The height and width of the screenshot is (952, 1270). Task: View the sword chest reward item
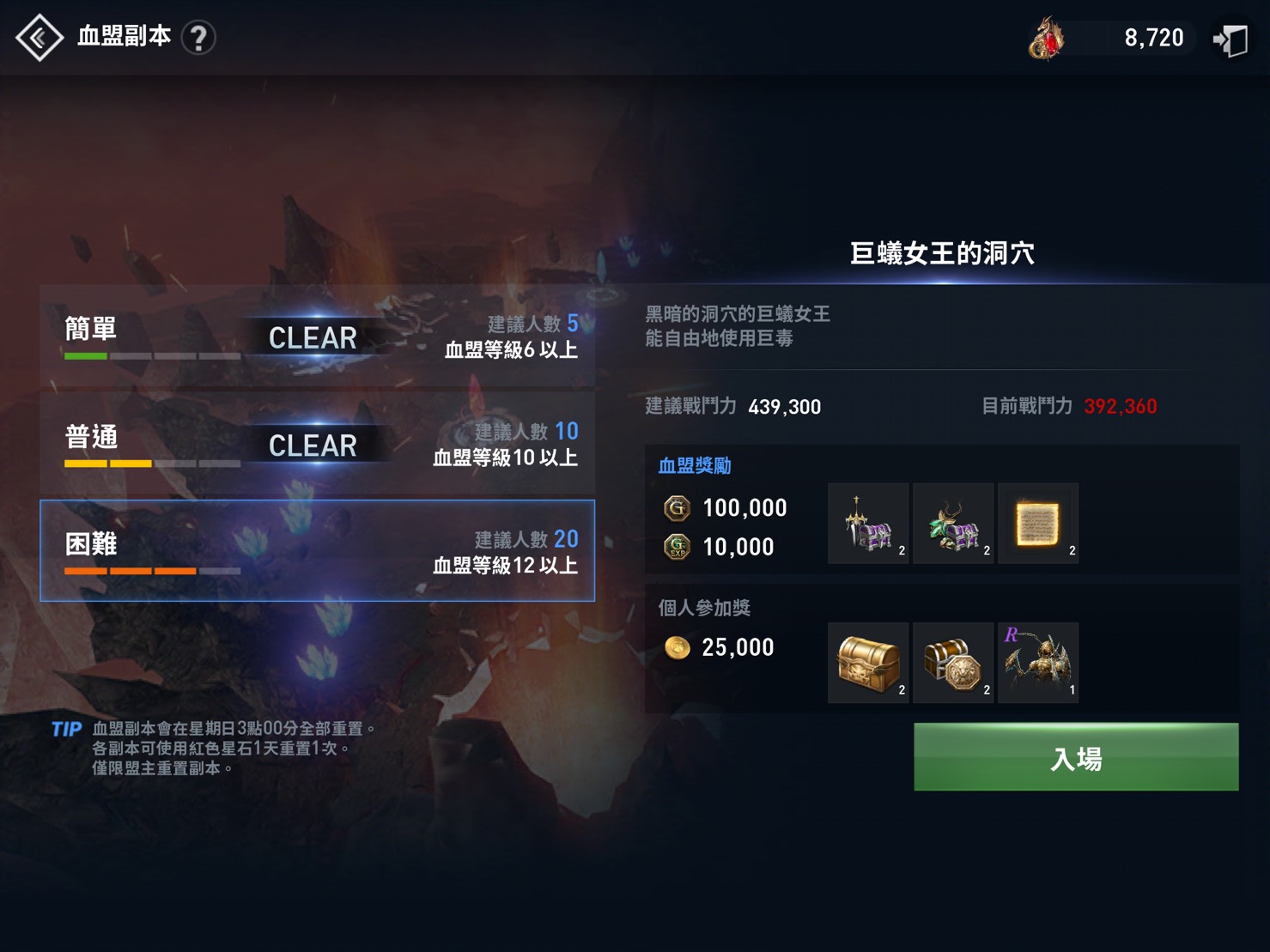coord(867,523)
